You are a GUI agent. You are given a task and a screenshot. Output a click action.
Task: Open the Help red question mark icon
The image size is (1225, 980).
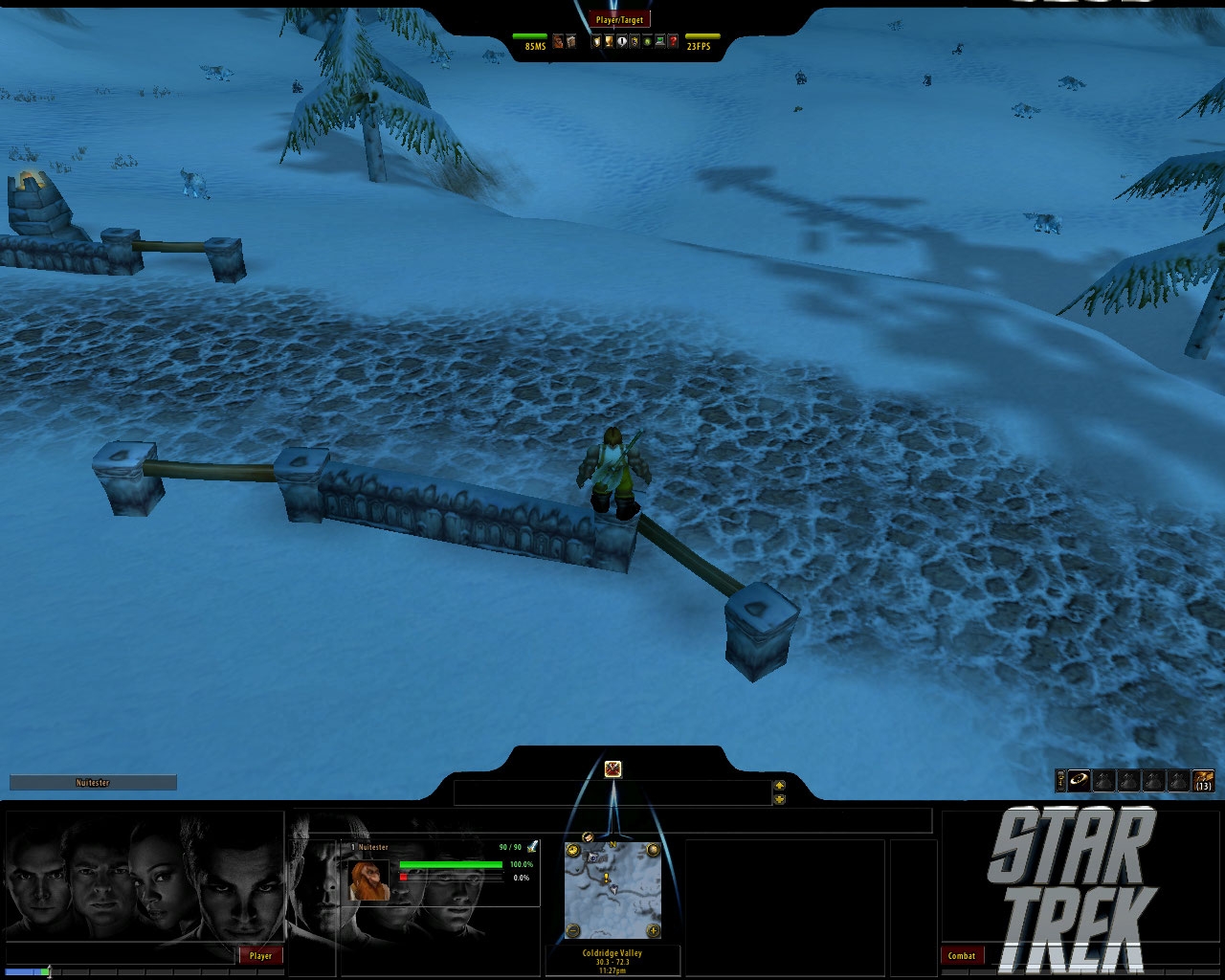pyautogui.click(x=673, y=41)
